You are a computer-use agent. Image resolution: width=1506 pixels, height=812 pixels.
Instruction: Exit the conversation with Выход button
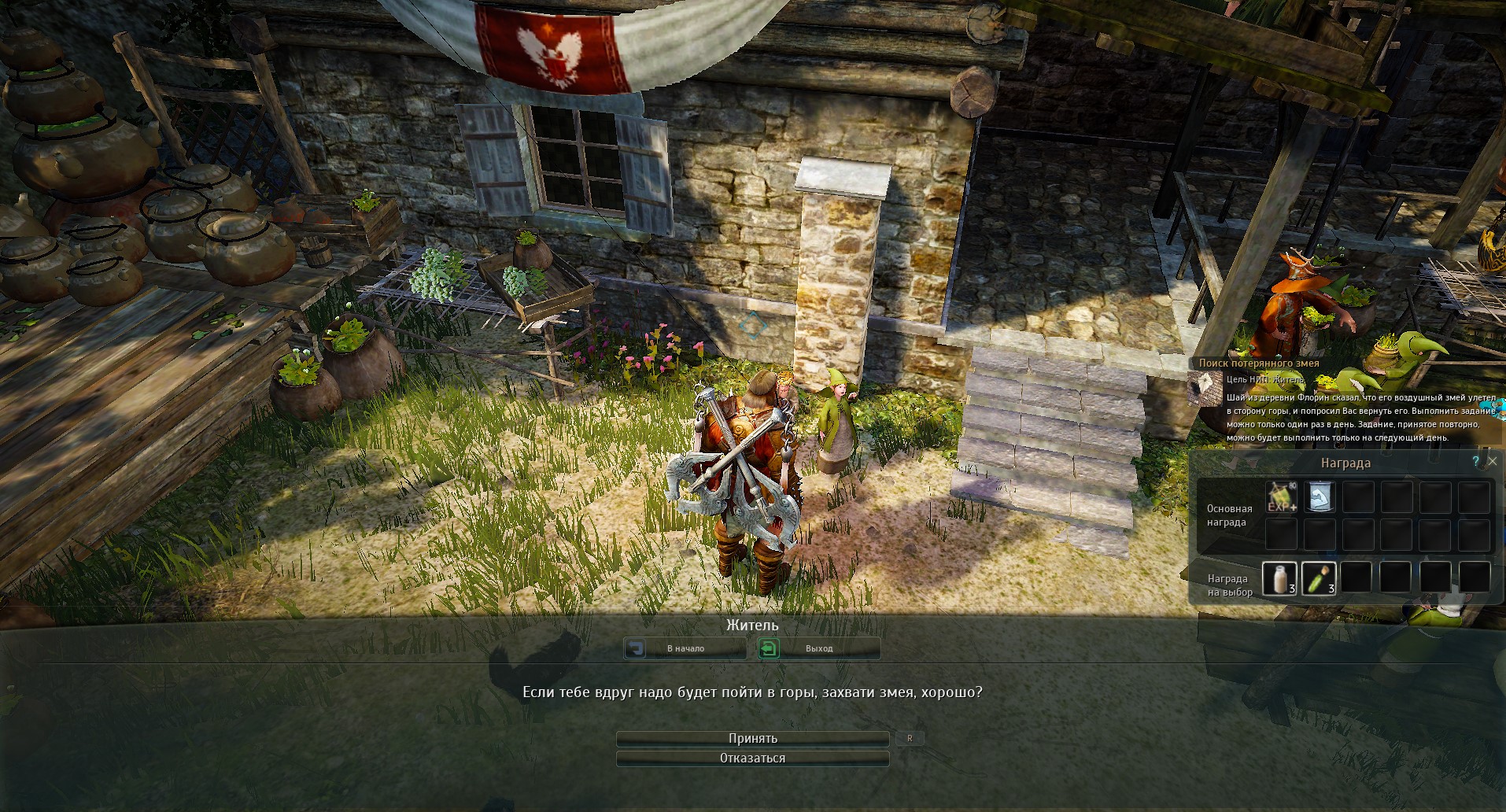[818, 648]
